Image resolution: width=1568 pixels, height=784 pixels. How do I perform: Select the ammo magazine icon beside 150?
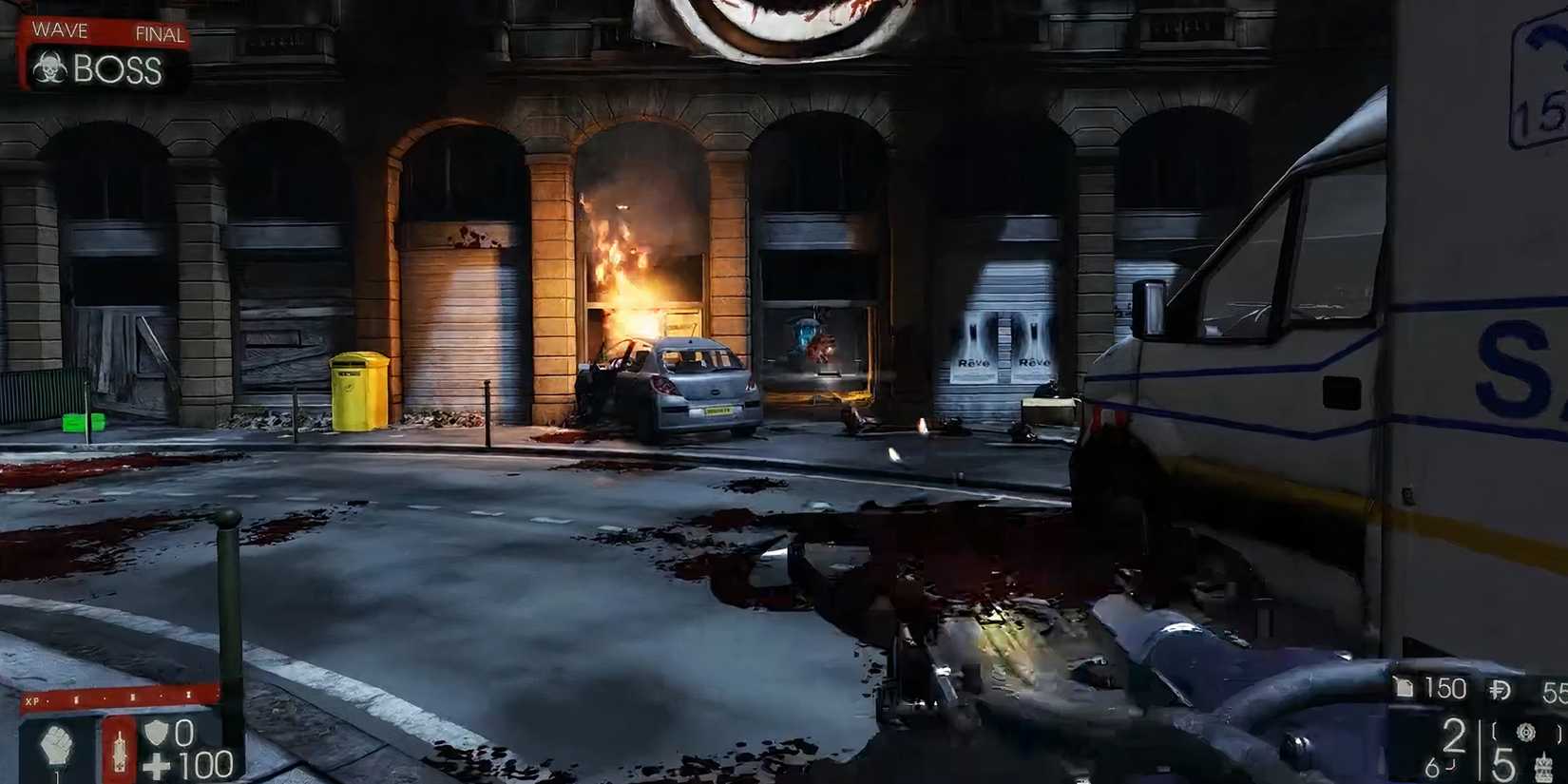(1404, 687)
